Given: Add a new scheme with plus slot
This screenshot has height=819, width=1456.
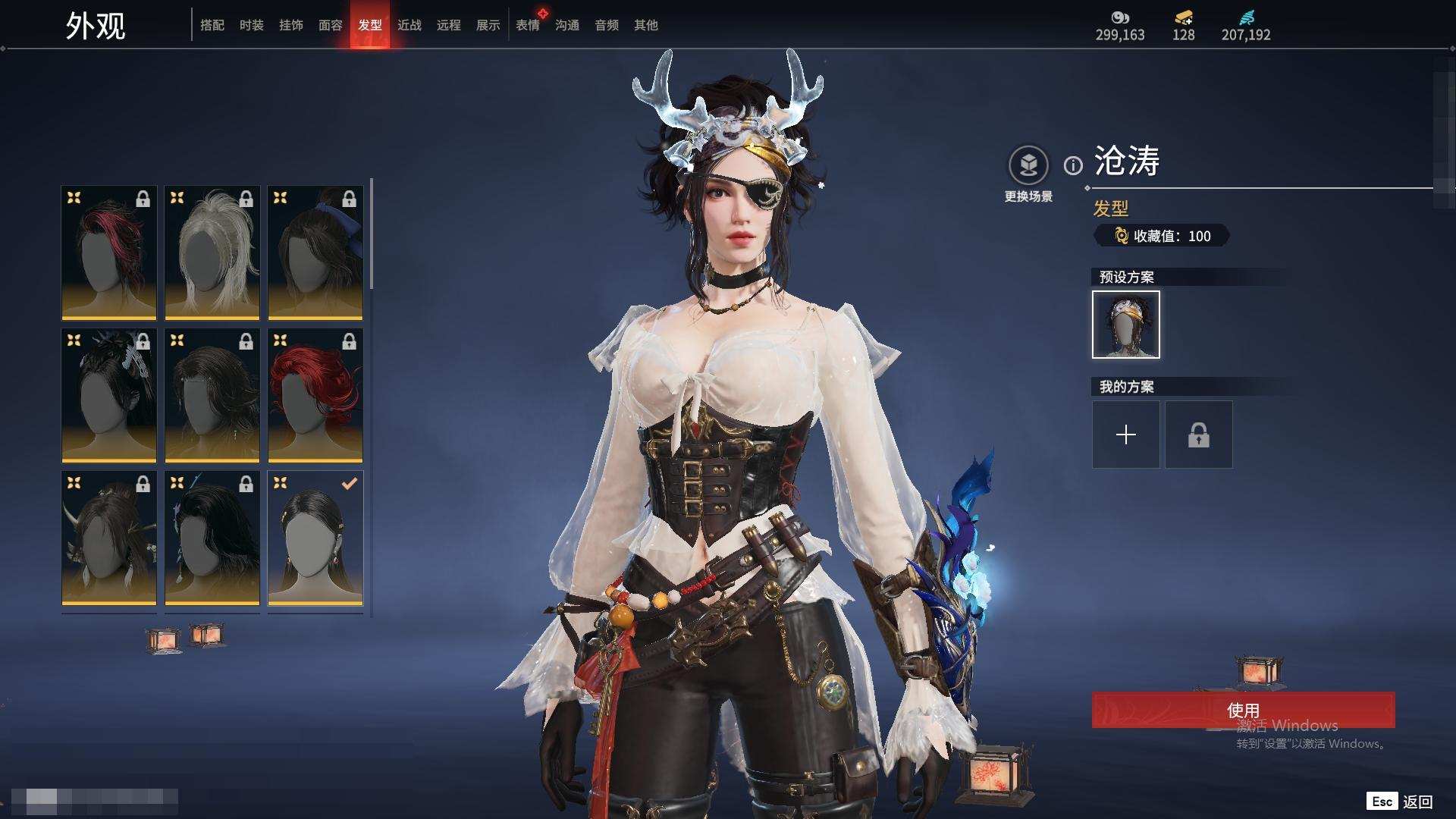Looking at the screenshot, I should coord(1125,435).
